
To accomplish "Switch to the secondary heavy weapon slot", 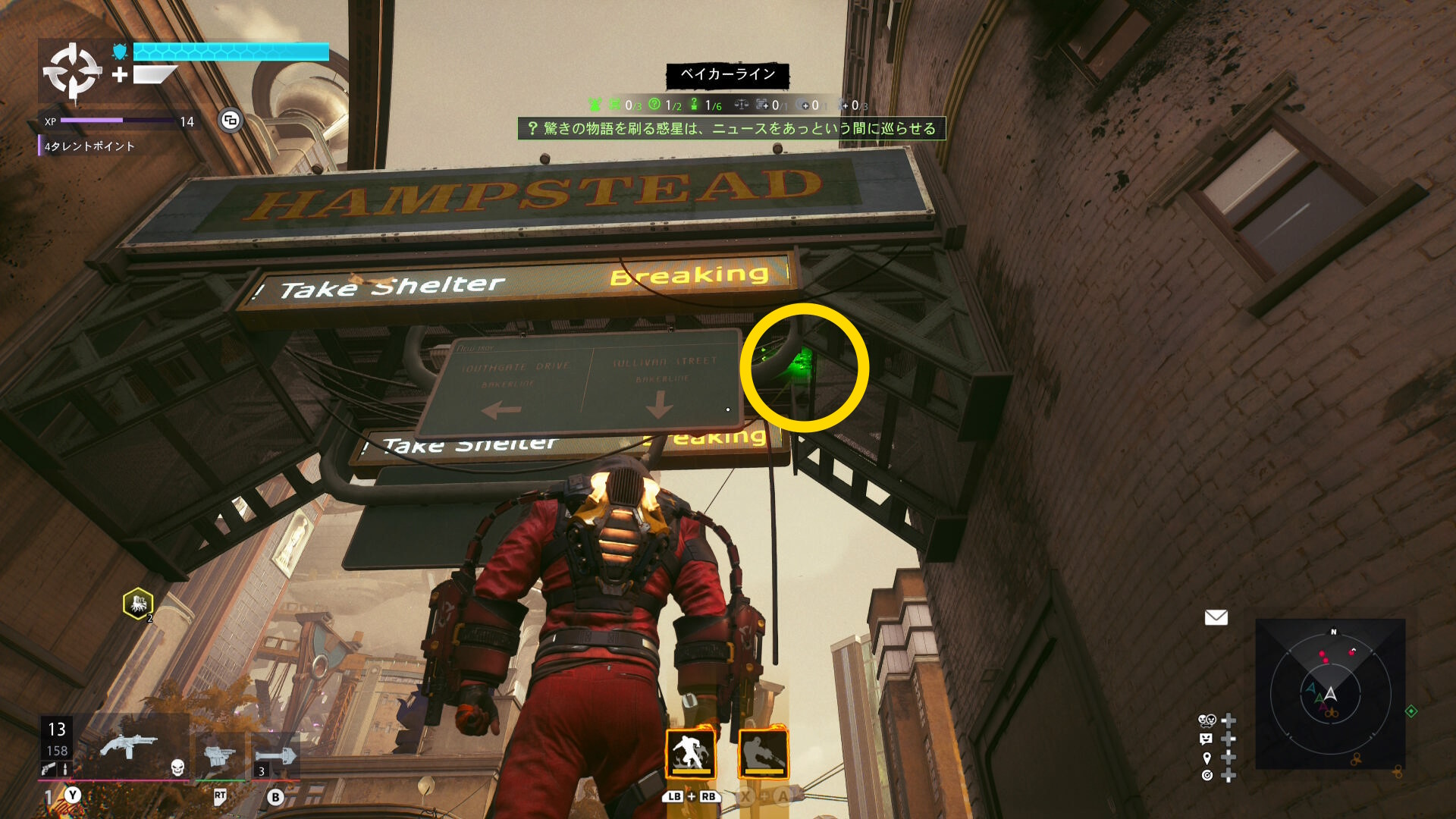I will [220, 755].
